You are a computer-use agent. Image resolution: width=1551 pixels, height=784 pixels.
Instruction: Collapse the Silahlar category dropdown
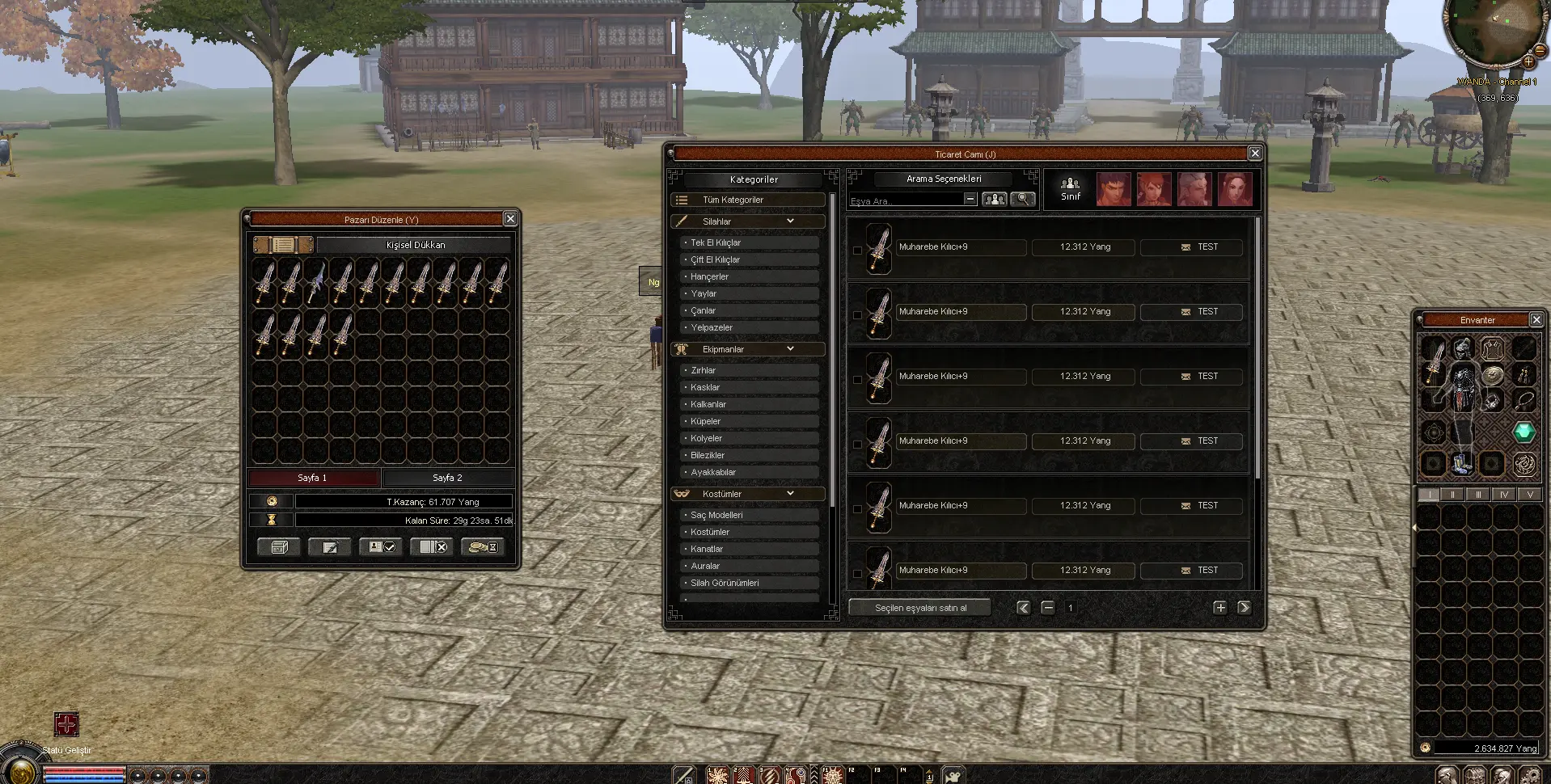790,221
